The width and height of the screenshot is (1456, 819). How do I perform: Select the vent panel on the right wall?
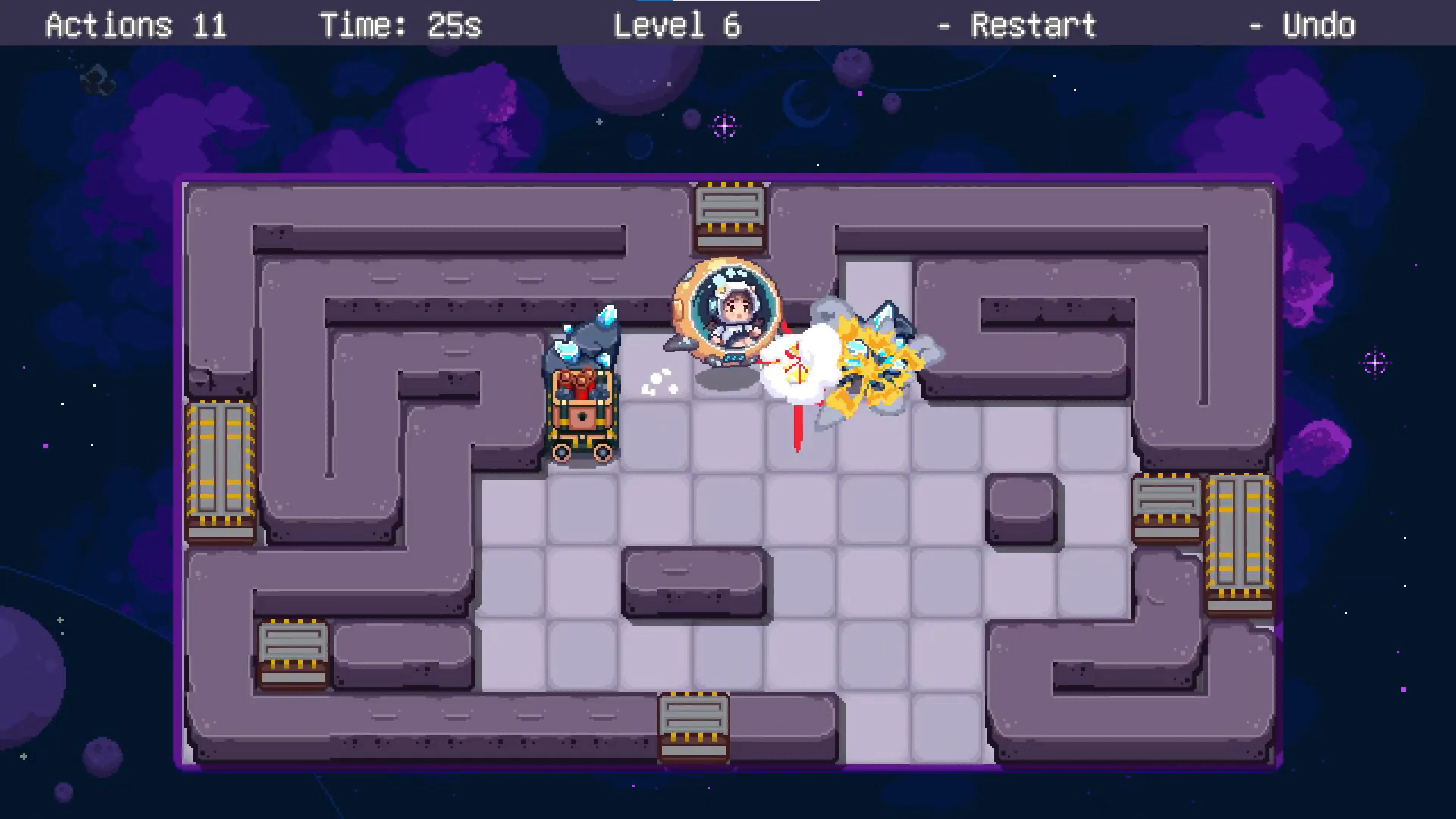[x=1167, y=506]
